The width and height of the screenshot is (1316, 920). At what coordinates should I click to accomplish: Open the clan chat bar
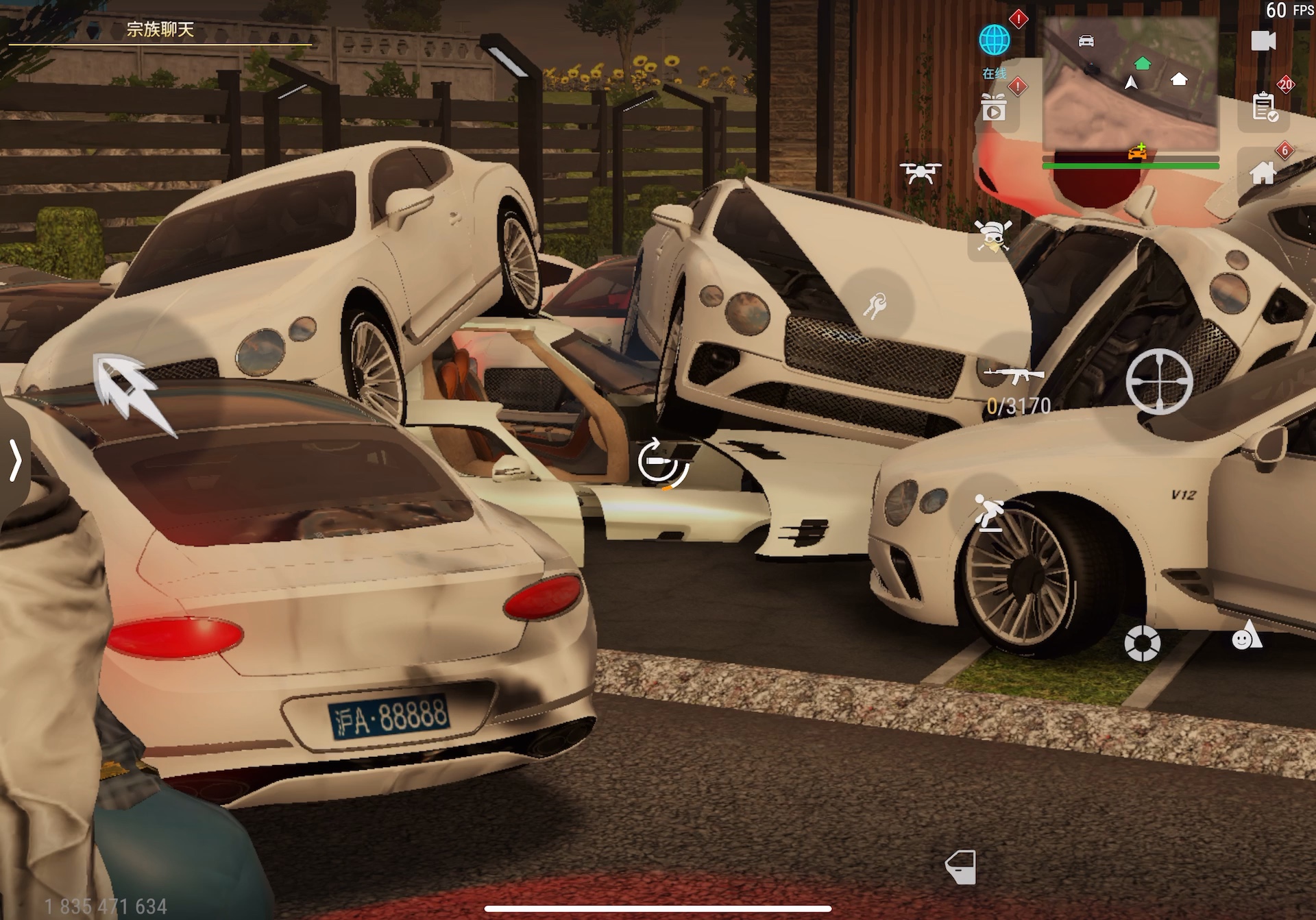coord(160,29)
